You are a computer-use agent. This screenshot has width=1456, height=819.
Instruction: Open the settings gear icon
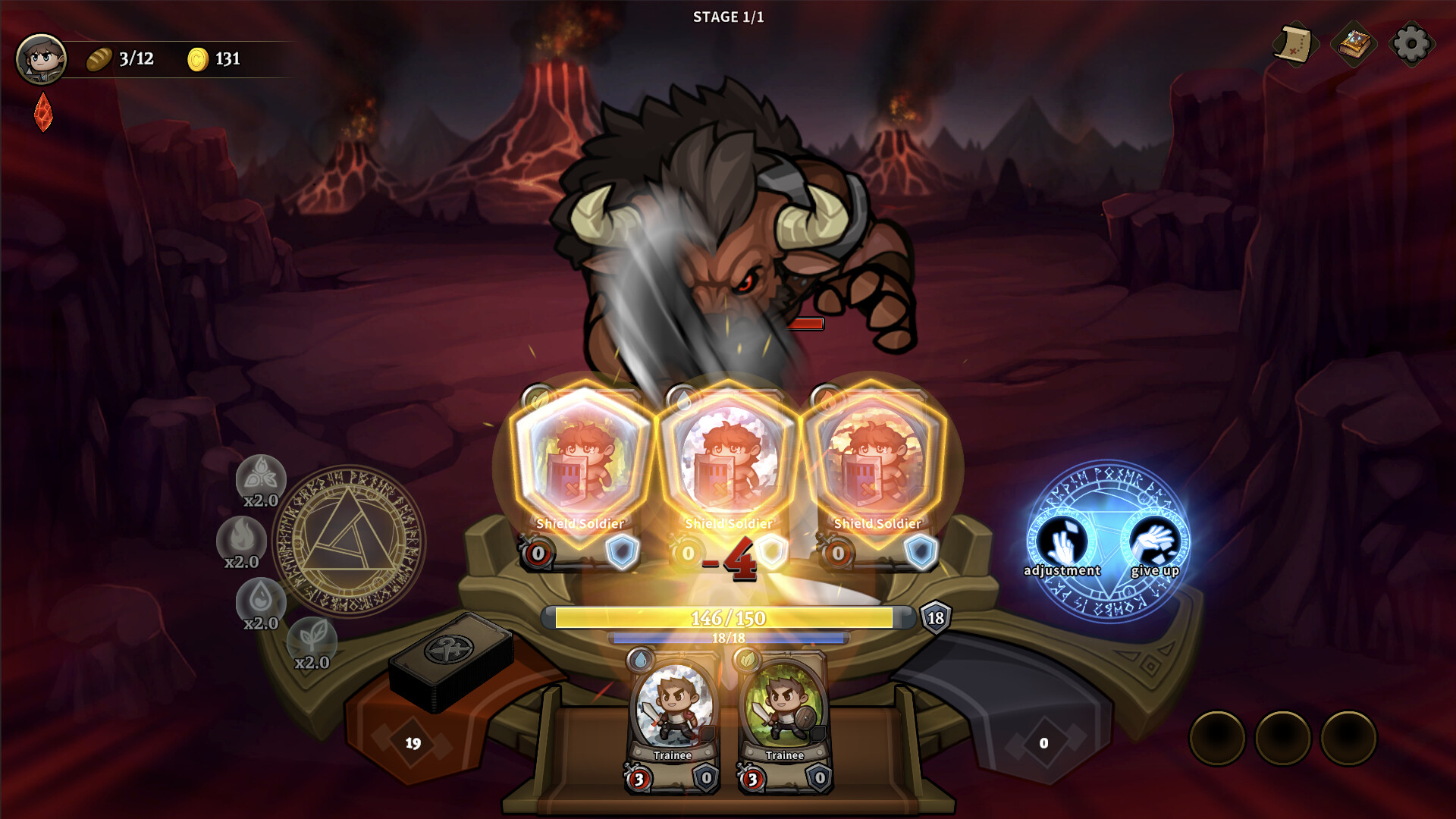(1410, 45)
